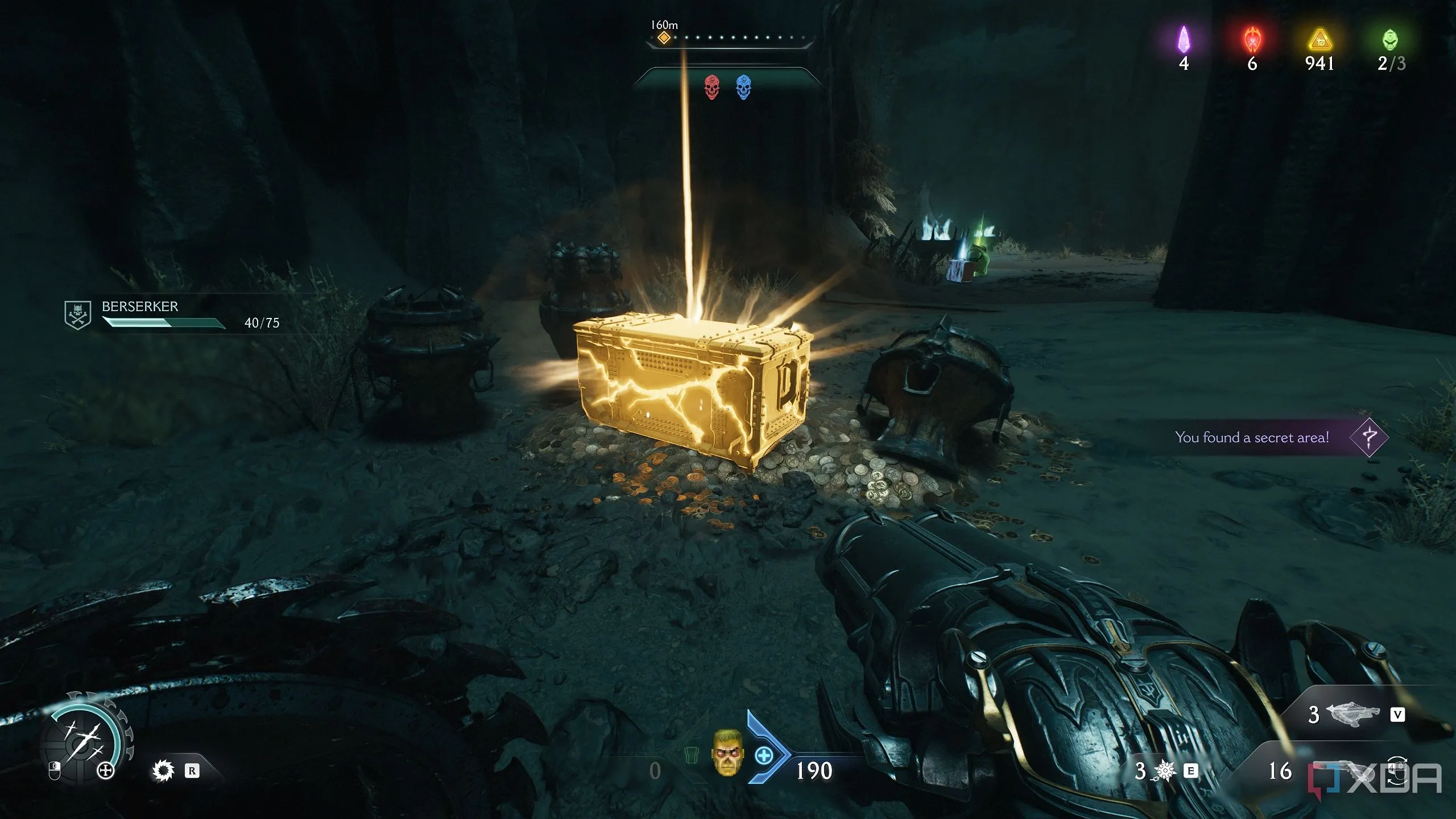Open the gold currency icon
The height and width of the screenshot is (819, 1456).
[x=1319, y=41]
